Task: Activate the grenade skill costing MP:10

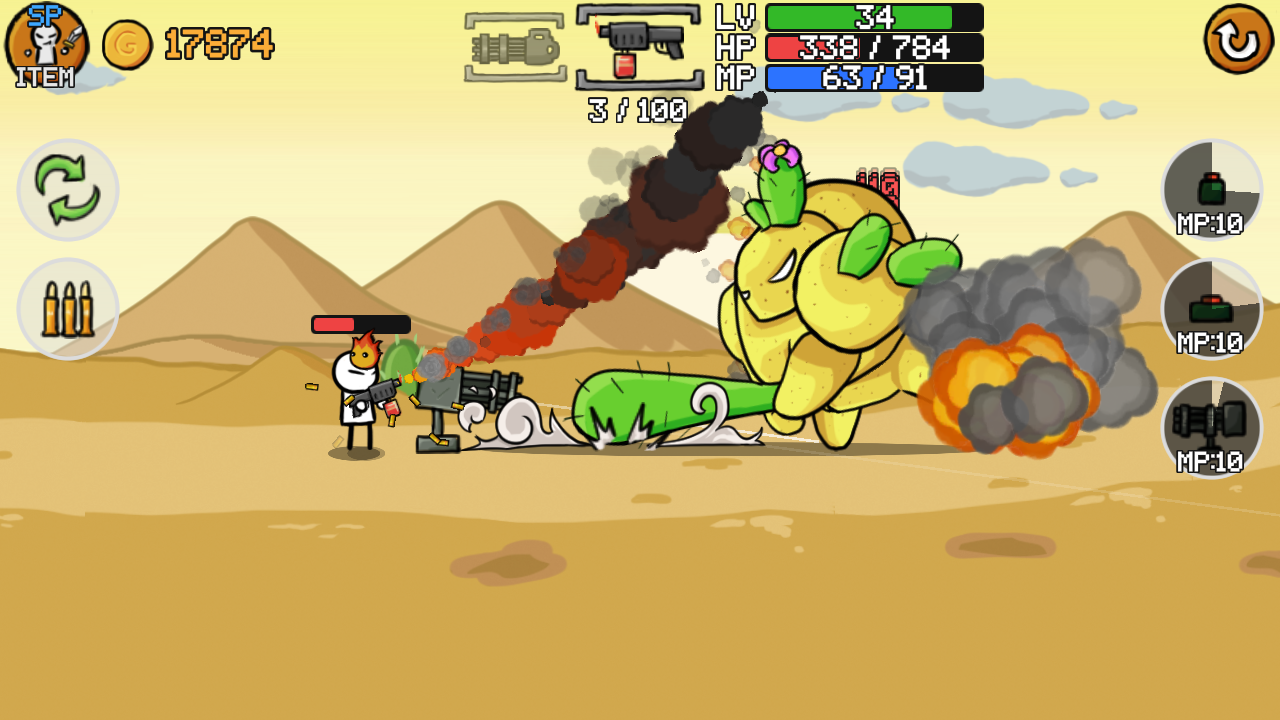Action: point(1212,190)
